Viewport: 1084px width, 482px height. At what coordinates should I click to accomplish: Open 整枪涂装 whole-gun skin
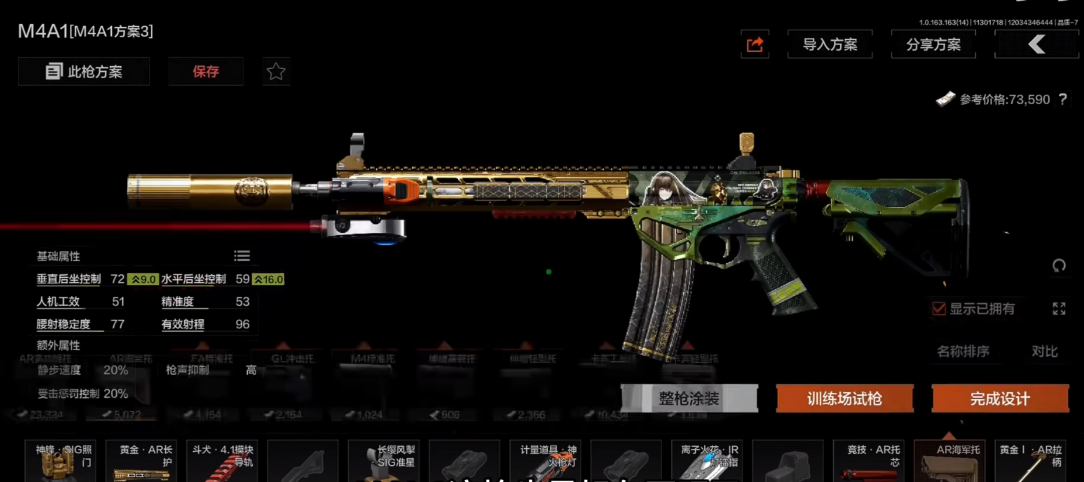pyautogui.click(x=689, y=398)
